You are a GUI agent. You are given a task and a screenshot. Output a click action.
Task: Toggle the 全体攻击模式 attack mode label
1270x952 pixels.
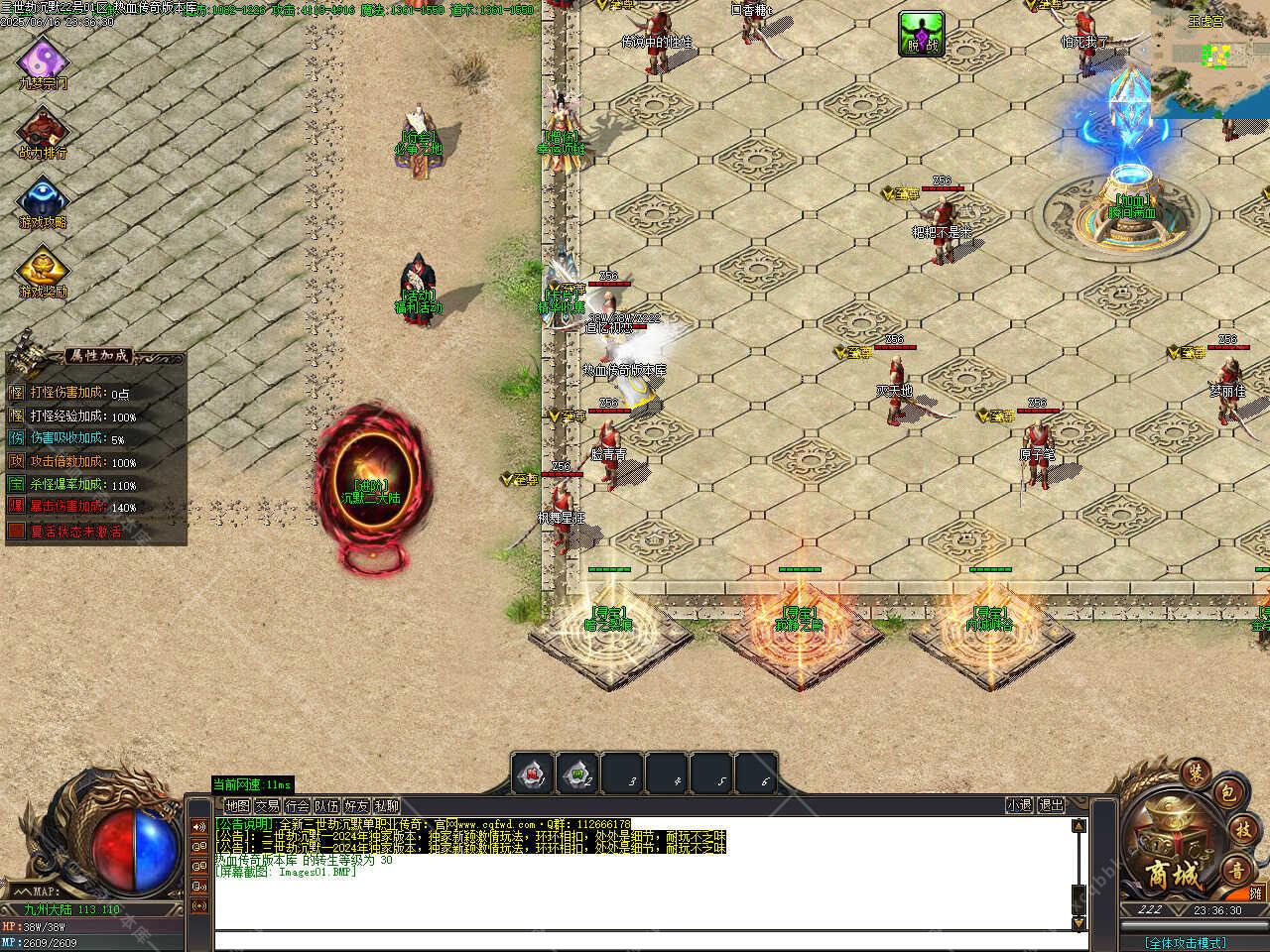1185,942
